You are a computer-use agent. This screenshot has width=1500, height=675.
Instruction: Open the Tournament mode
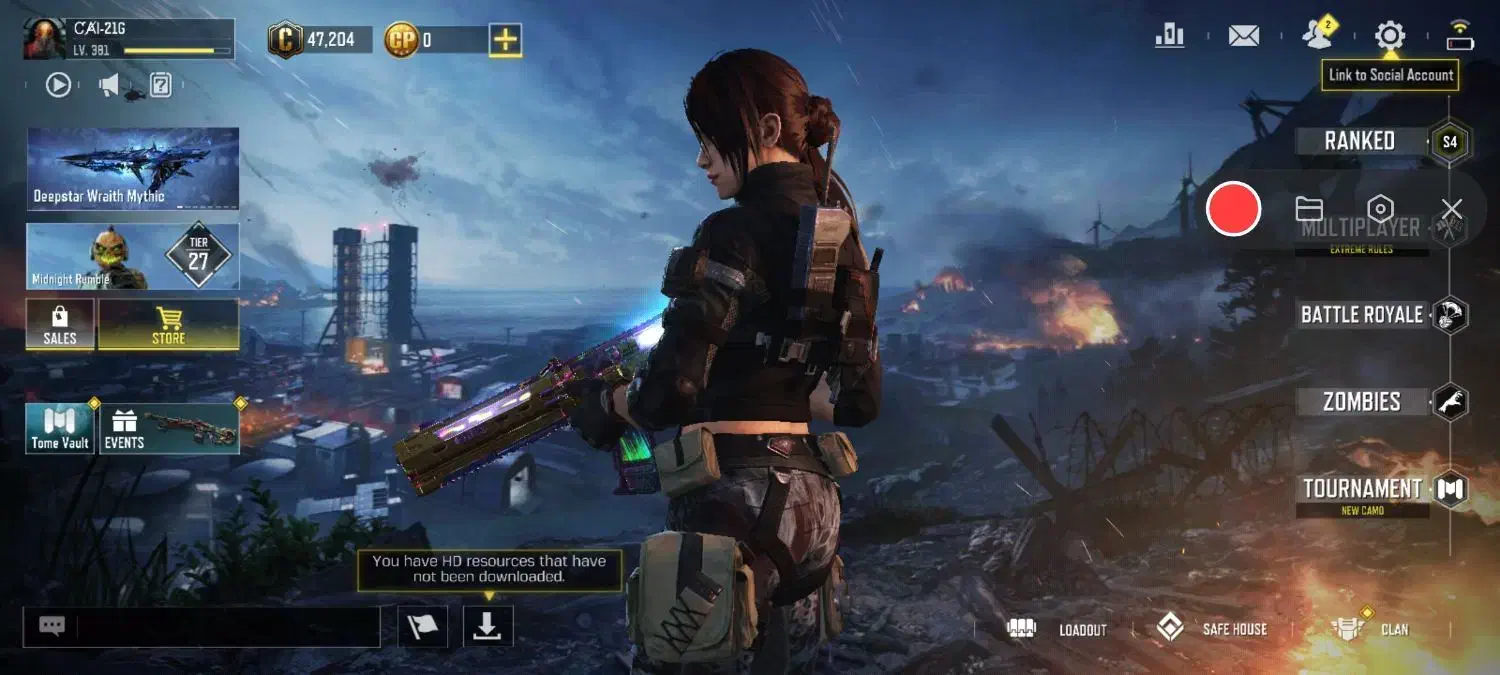pyautogui.click(x=1362, y=489)
